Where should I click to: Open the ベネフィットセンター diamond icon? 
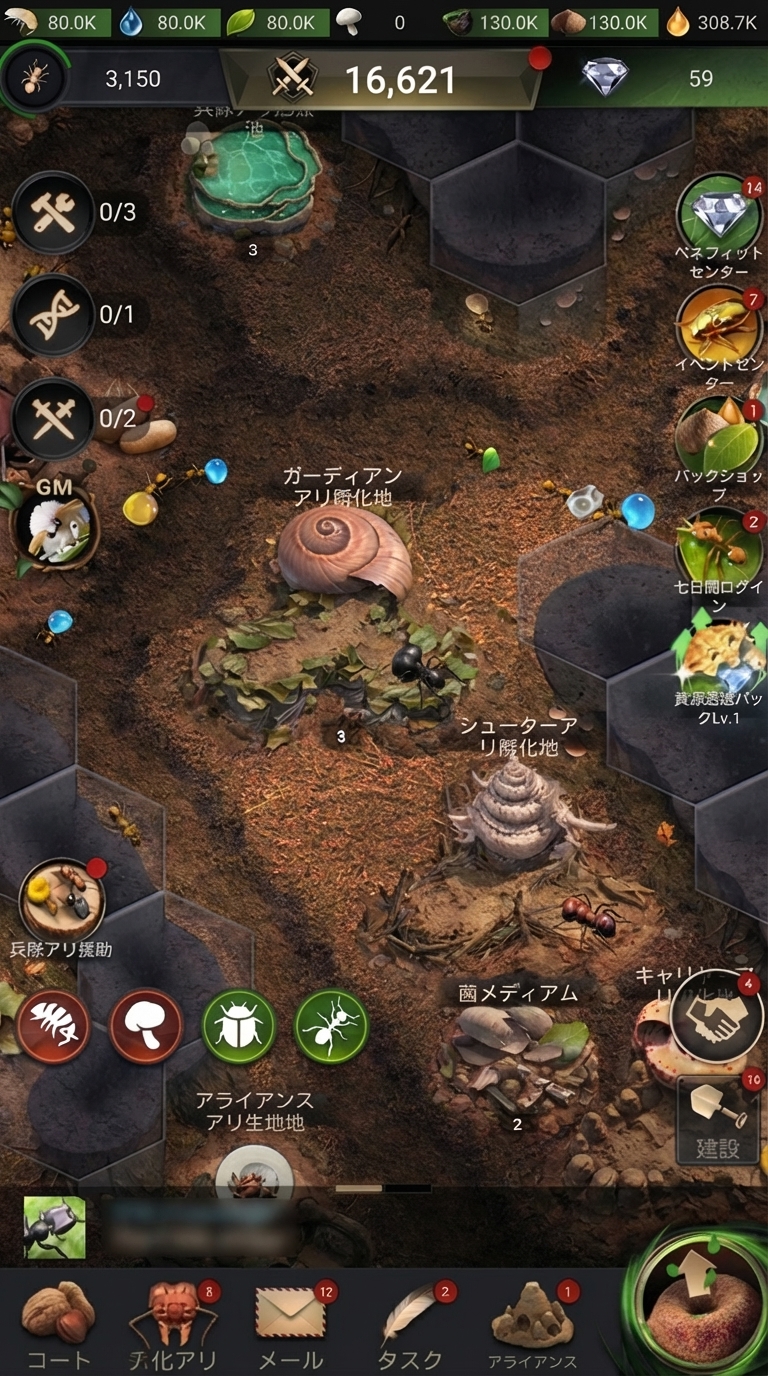(x=719, y=214)
